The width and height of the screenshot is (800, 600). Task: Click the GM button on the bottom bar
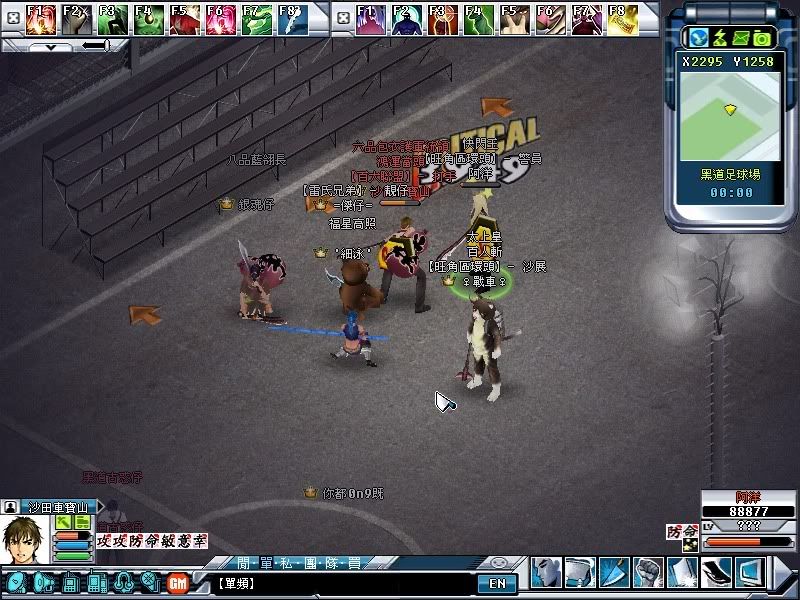[178, 583]
